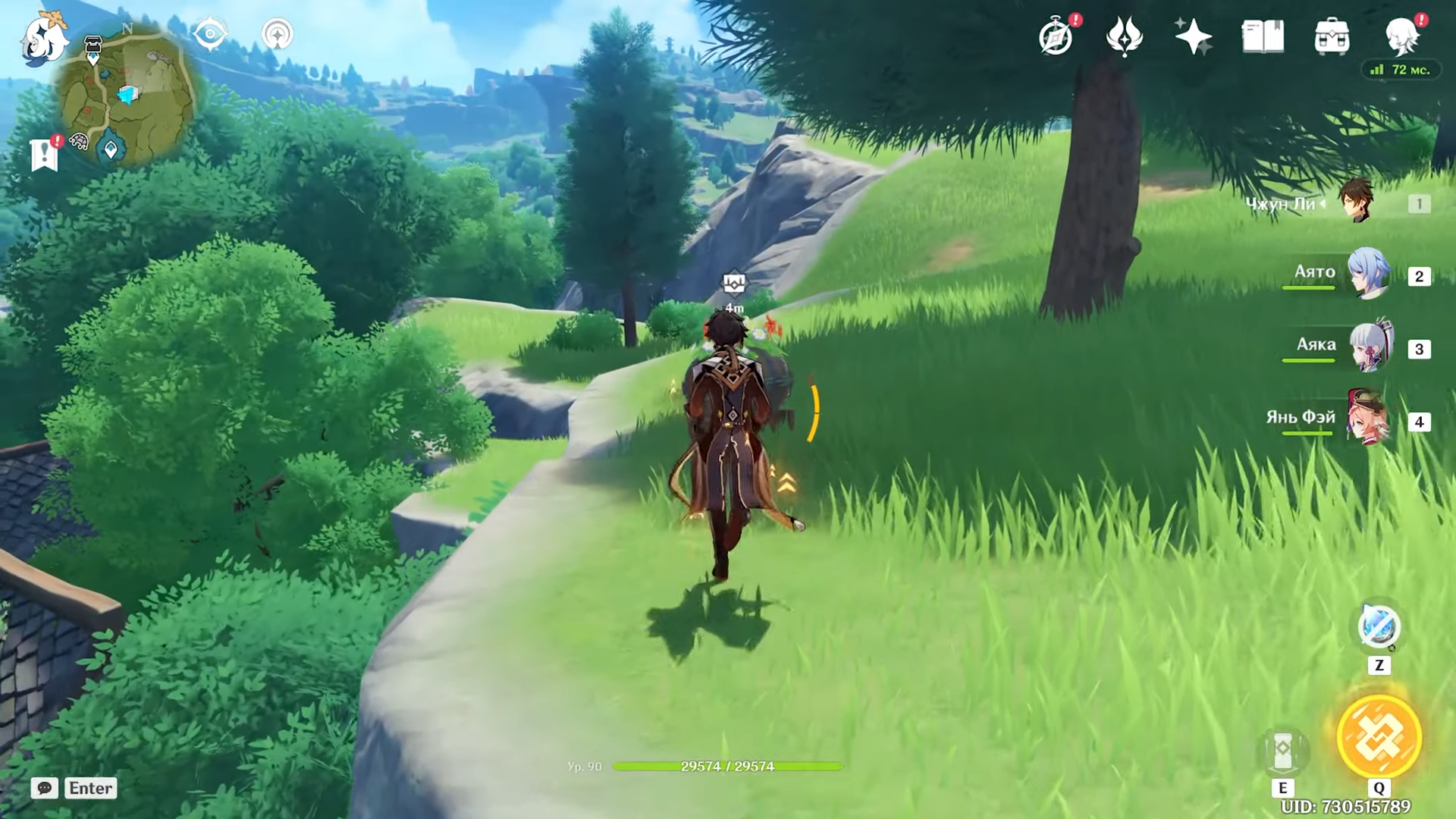Open the Archive book icon
This screenshot has height=819, width=1456.
click(1263, 36)
